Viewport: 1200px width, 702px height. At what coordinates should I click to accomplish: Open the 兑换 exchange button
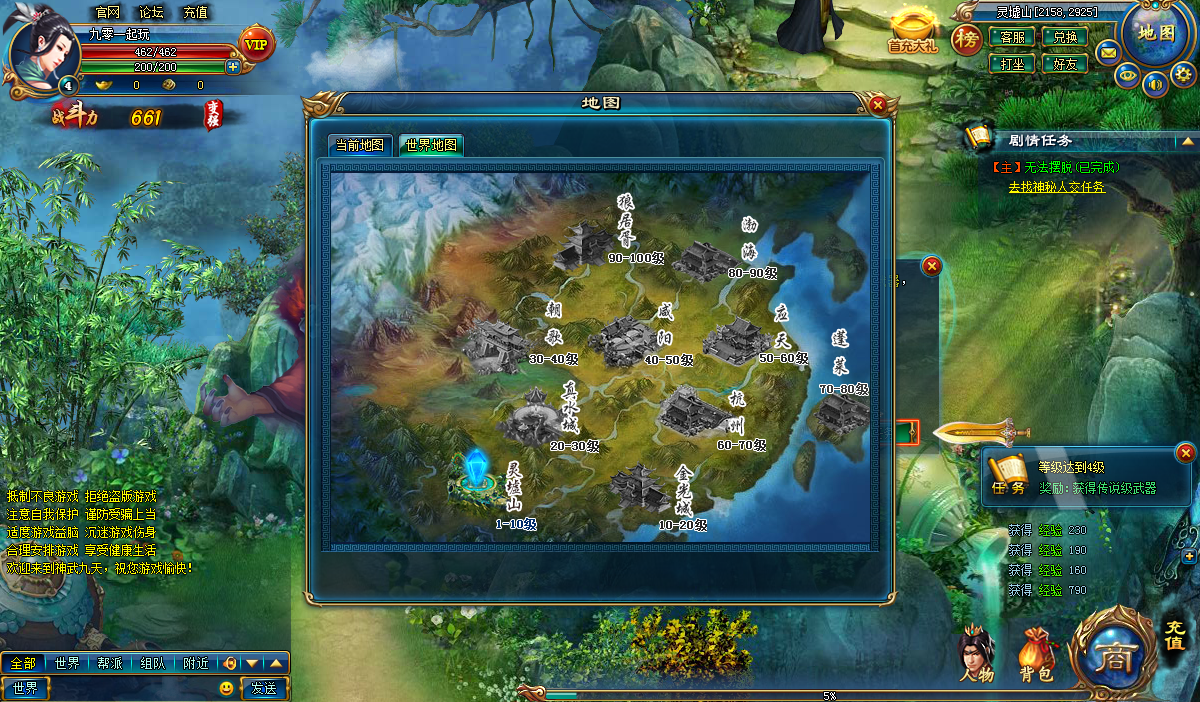tap(1065, 37)
